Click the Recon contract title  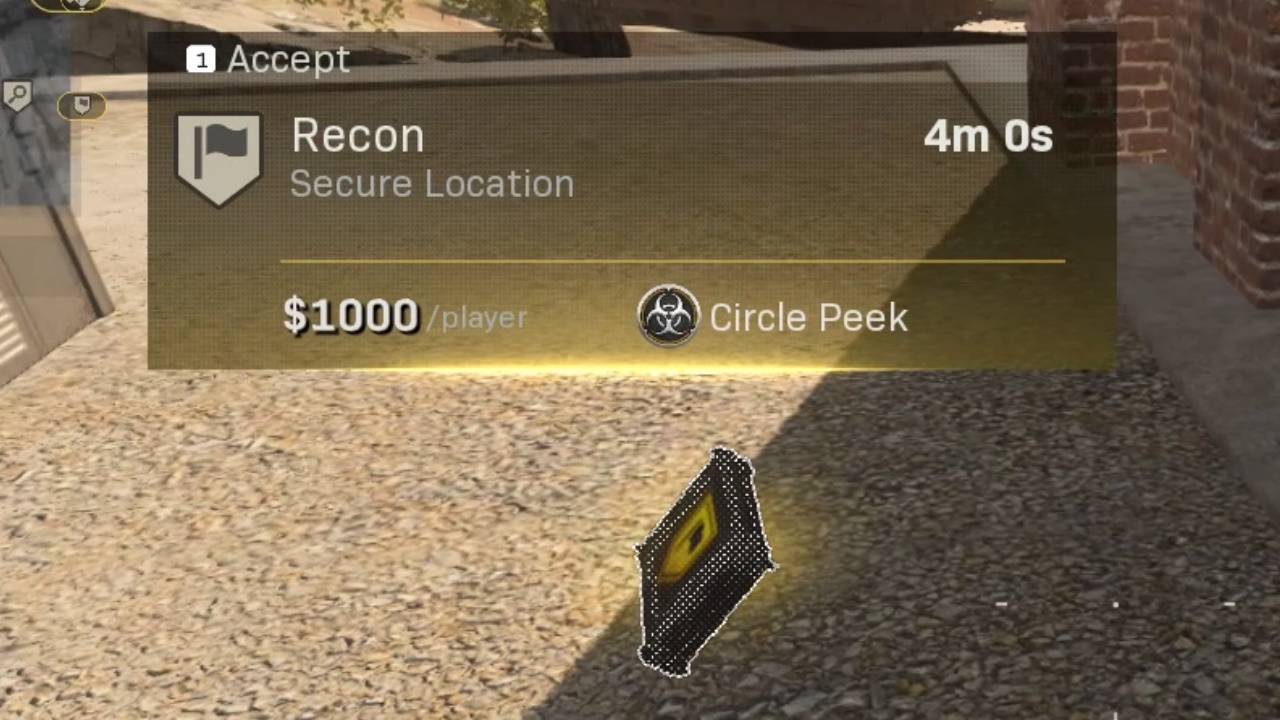[x=357, y=136]
